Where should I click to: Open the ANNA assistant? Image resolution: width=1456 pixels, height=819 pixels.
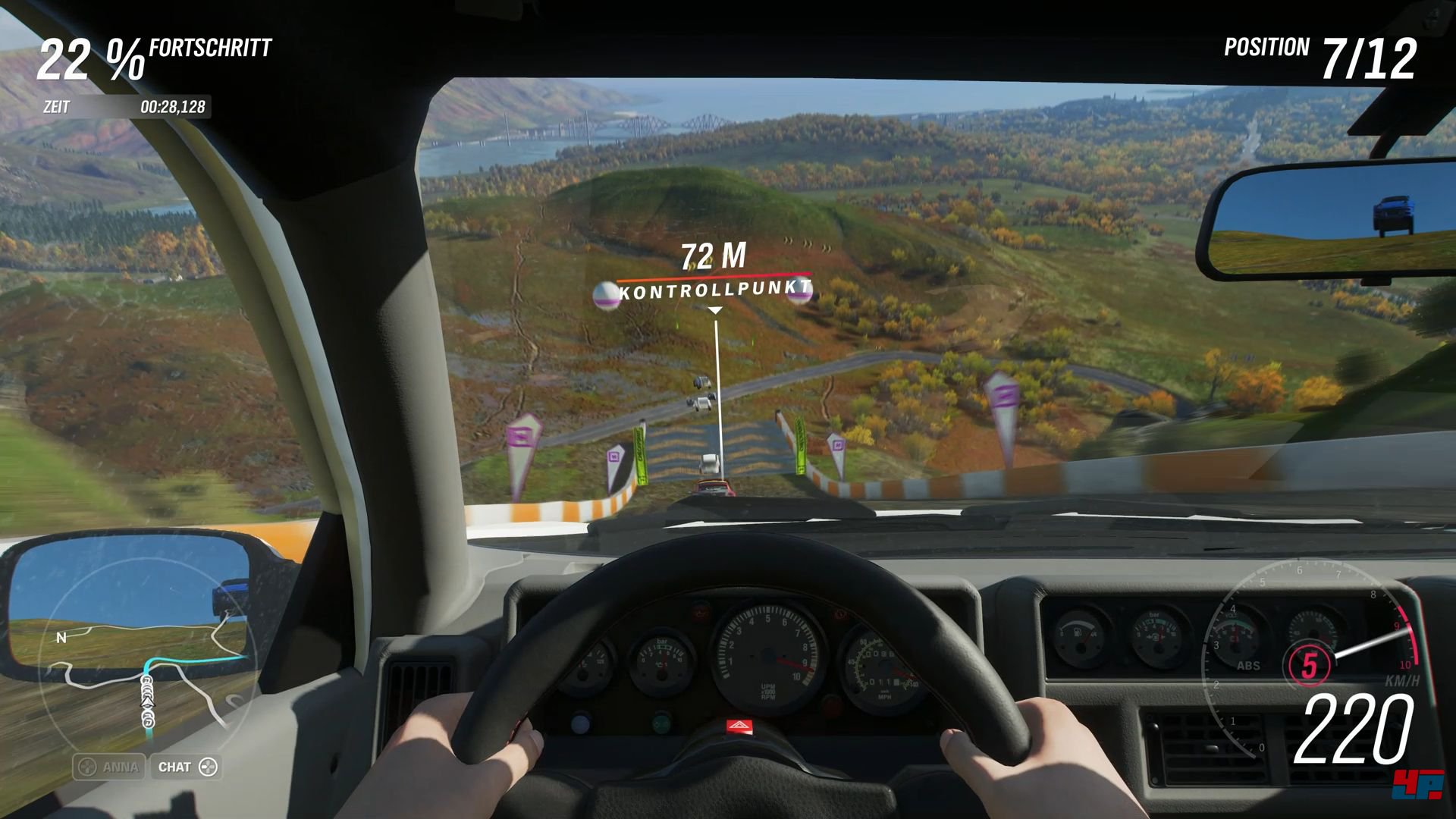[x=109, y=767]
